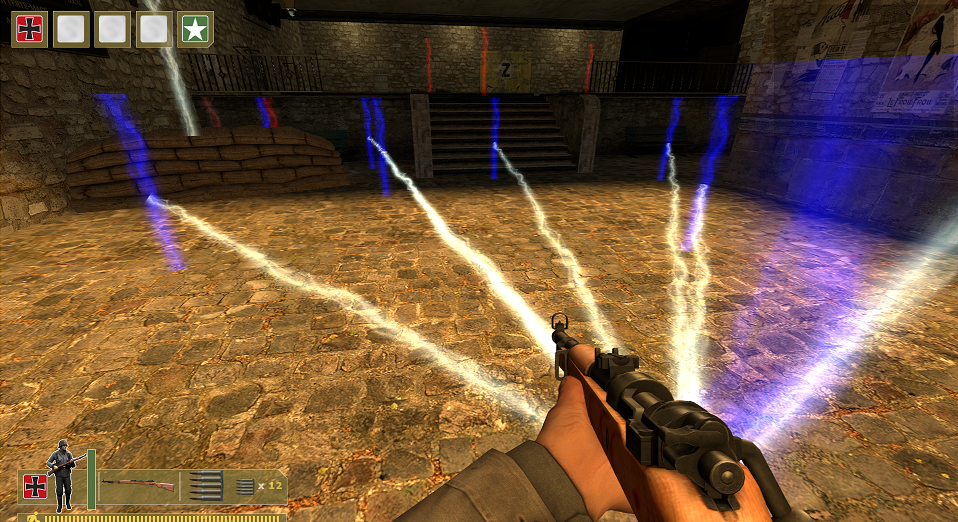Choose the rifle weapon icon

click(137, 485)
